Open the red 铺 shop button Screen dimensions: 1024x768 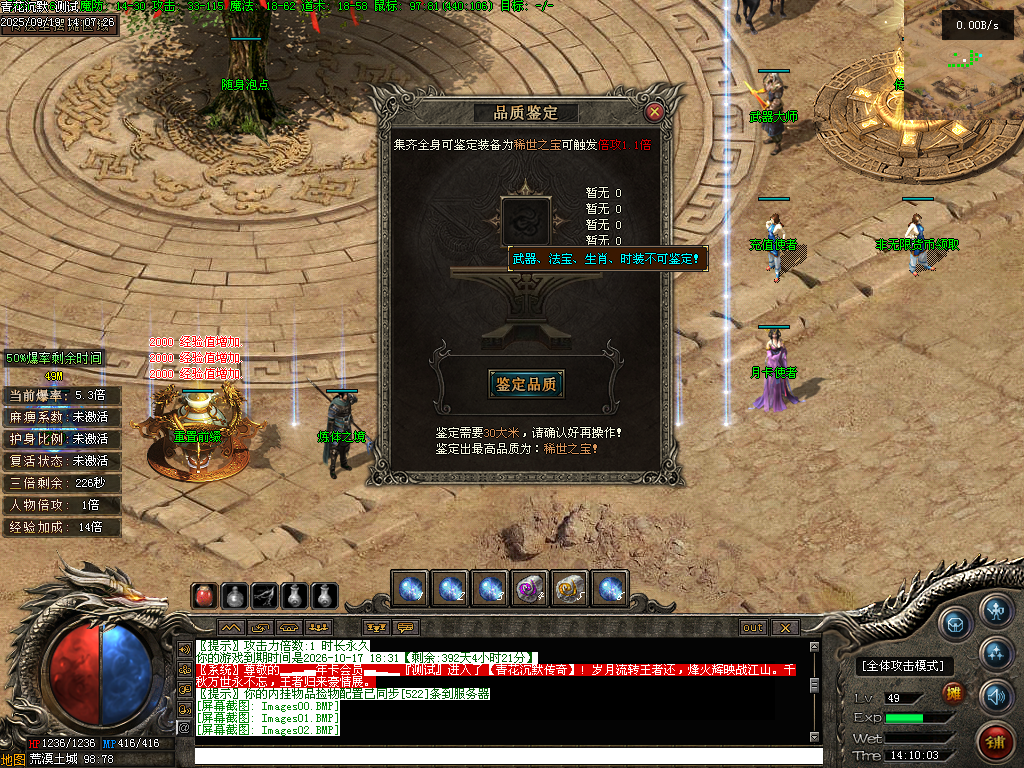coord(996,741)
